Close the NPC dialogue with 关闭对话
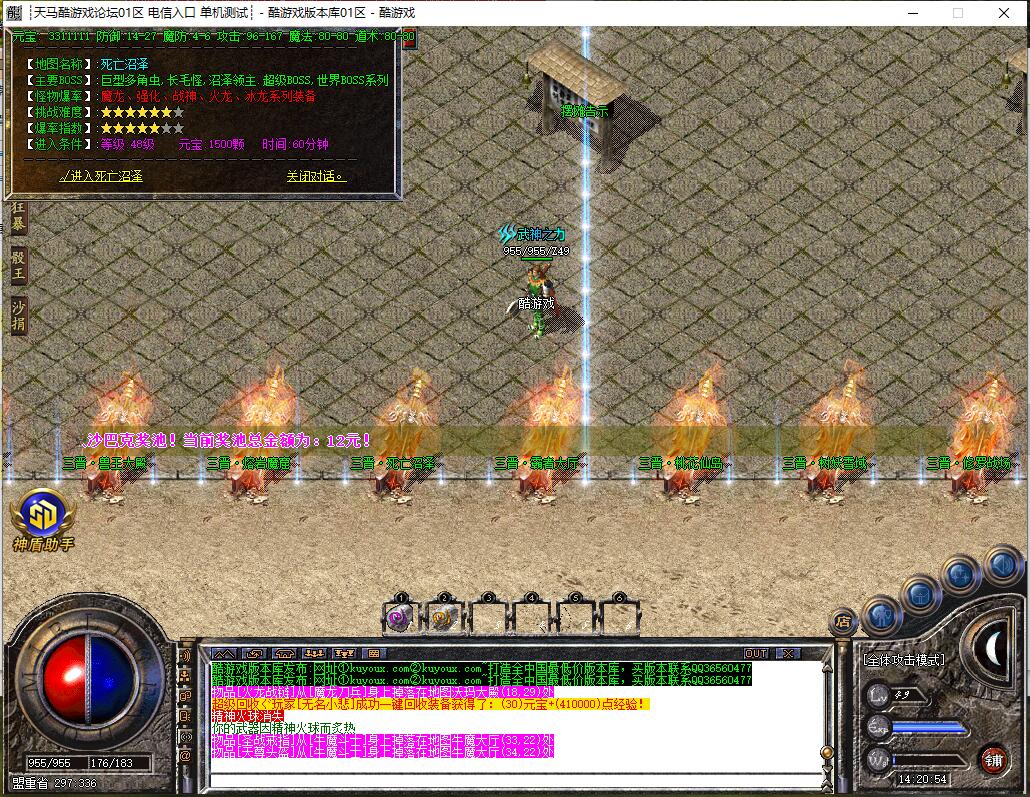 click(315, 176)
